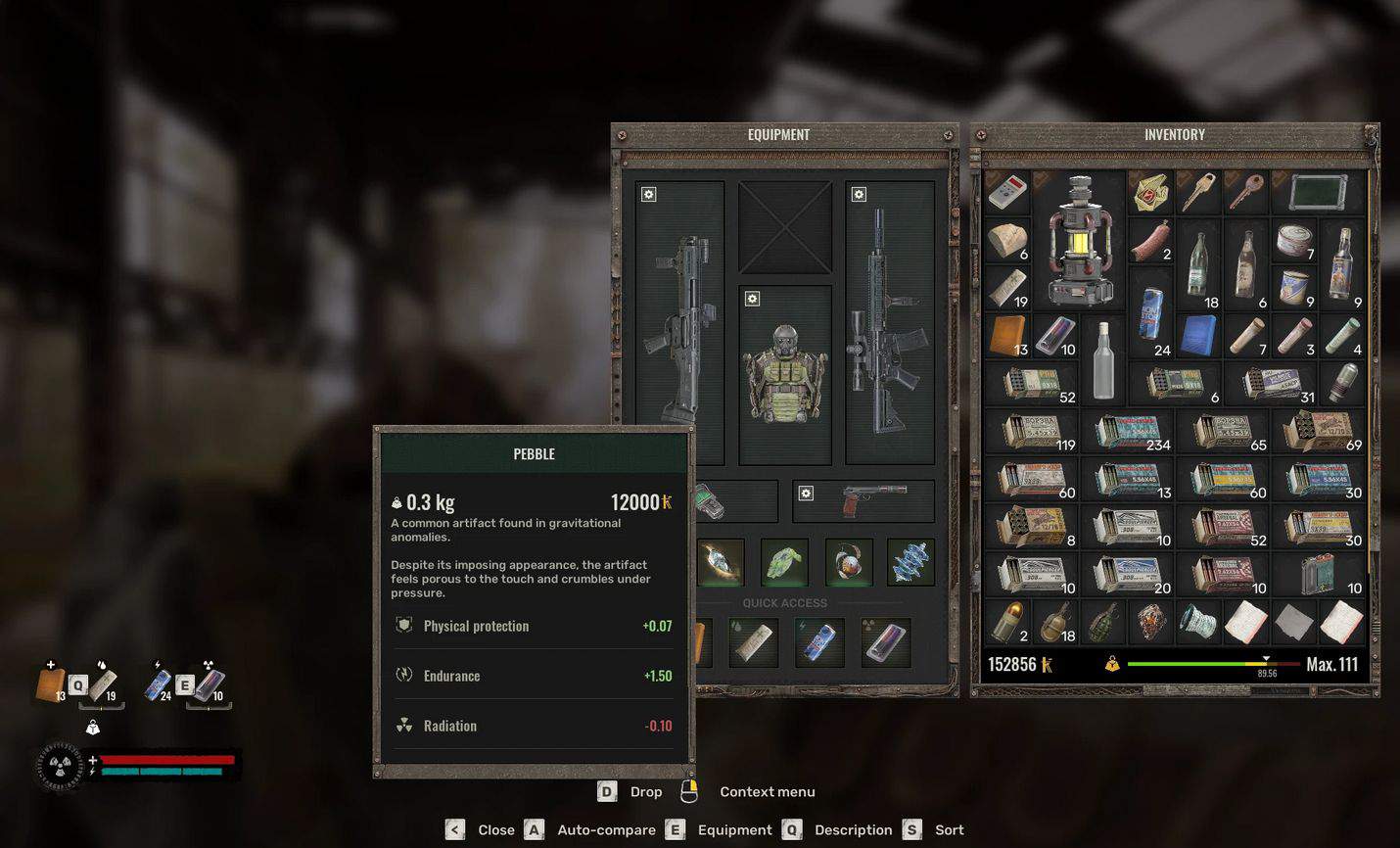
Task: Select the large lantern device in inventory
Action: point(1080,241)
